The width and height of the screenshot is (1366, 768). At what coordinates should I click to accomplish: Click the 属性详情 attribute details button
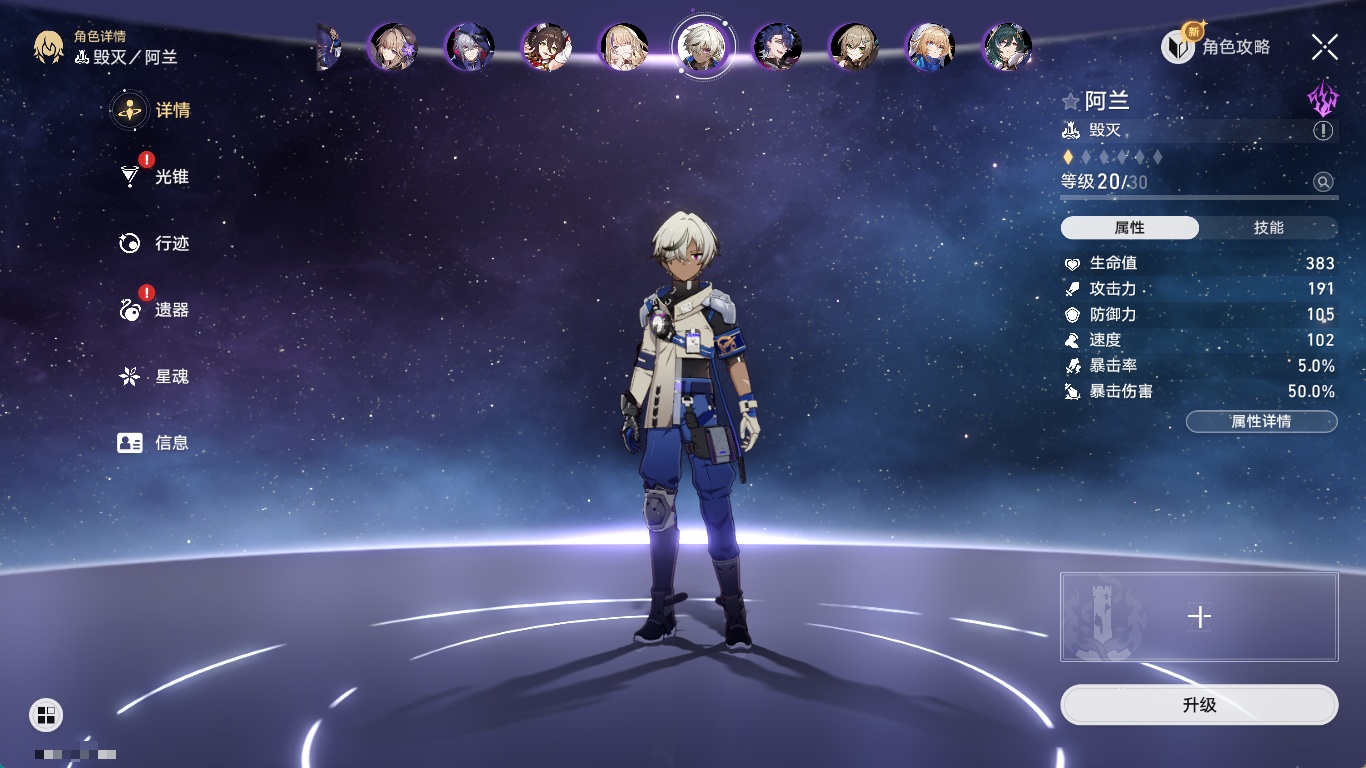pyautogui.click(x=1261, y=421)
